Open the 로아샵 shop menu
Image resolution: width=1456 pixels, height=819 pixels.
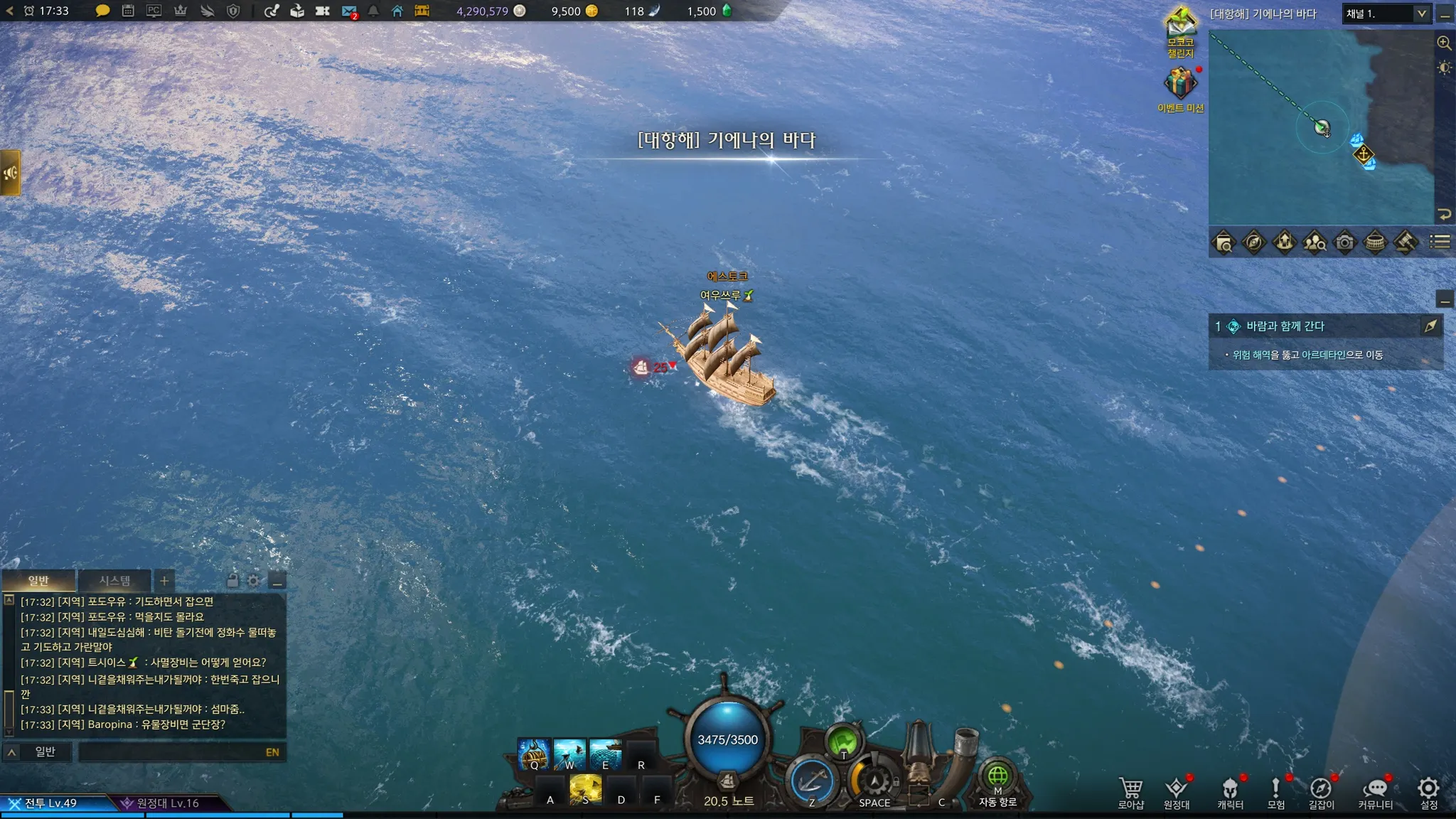(1130, 791)
